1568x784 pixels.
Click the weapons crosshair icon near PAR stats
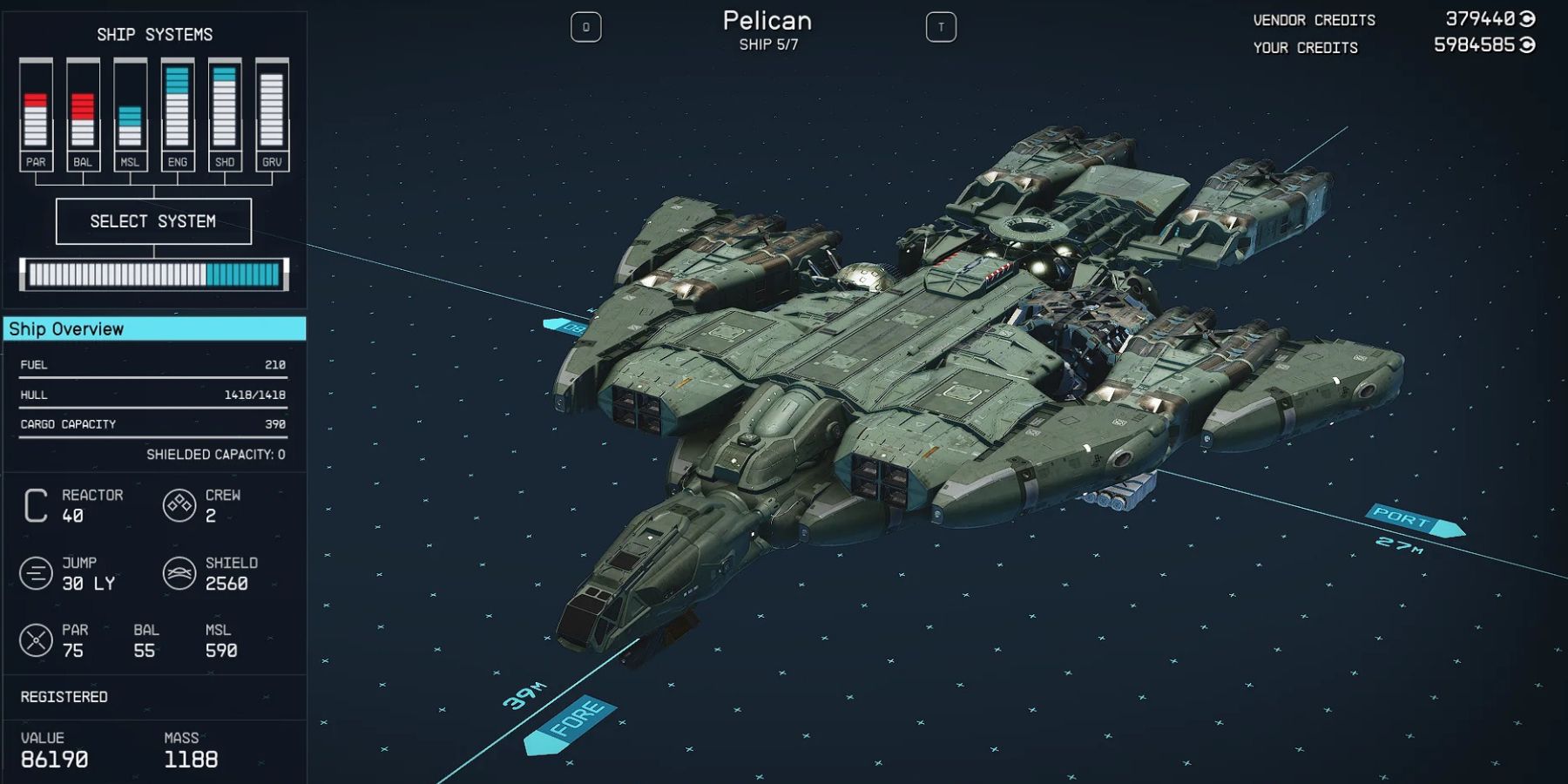coord(37,640)
